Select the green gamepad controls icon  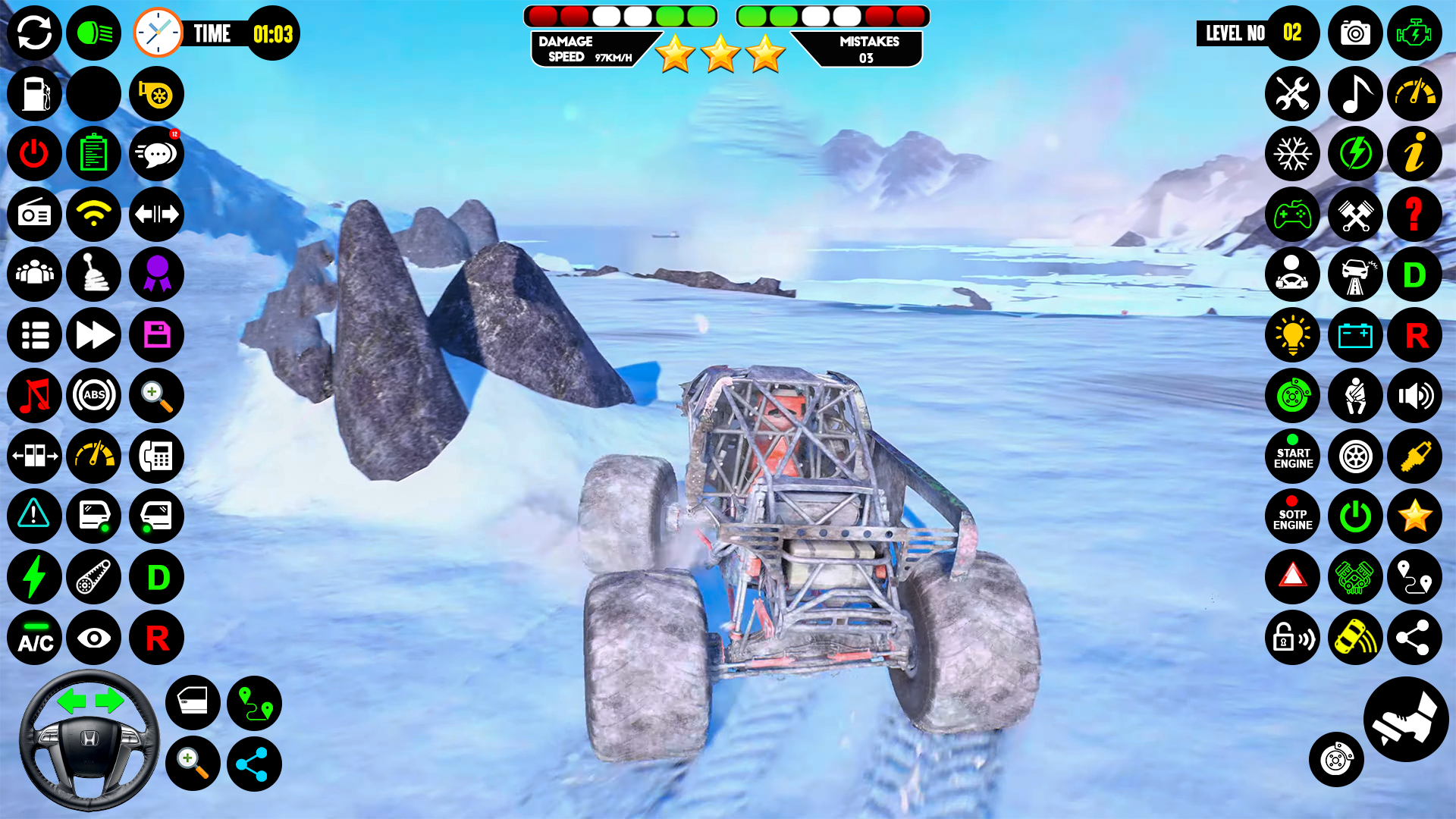[x=1293, y=215]
